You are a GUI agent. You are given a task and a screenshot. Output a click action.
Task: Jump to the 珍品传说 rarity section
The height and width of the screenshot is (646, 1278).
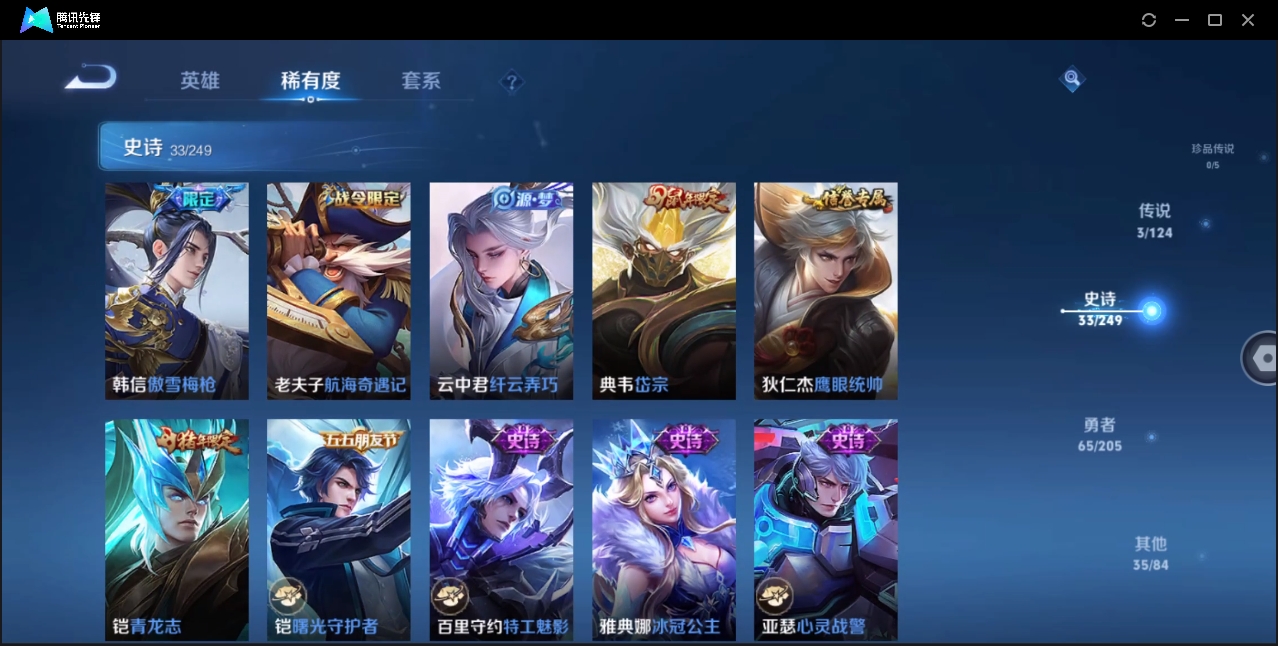point(1212,155)
